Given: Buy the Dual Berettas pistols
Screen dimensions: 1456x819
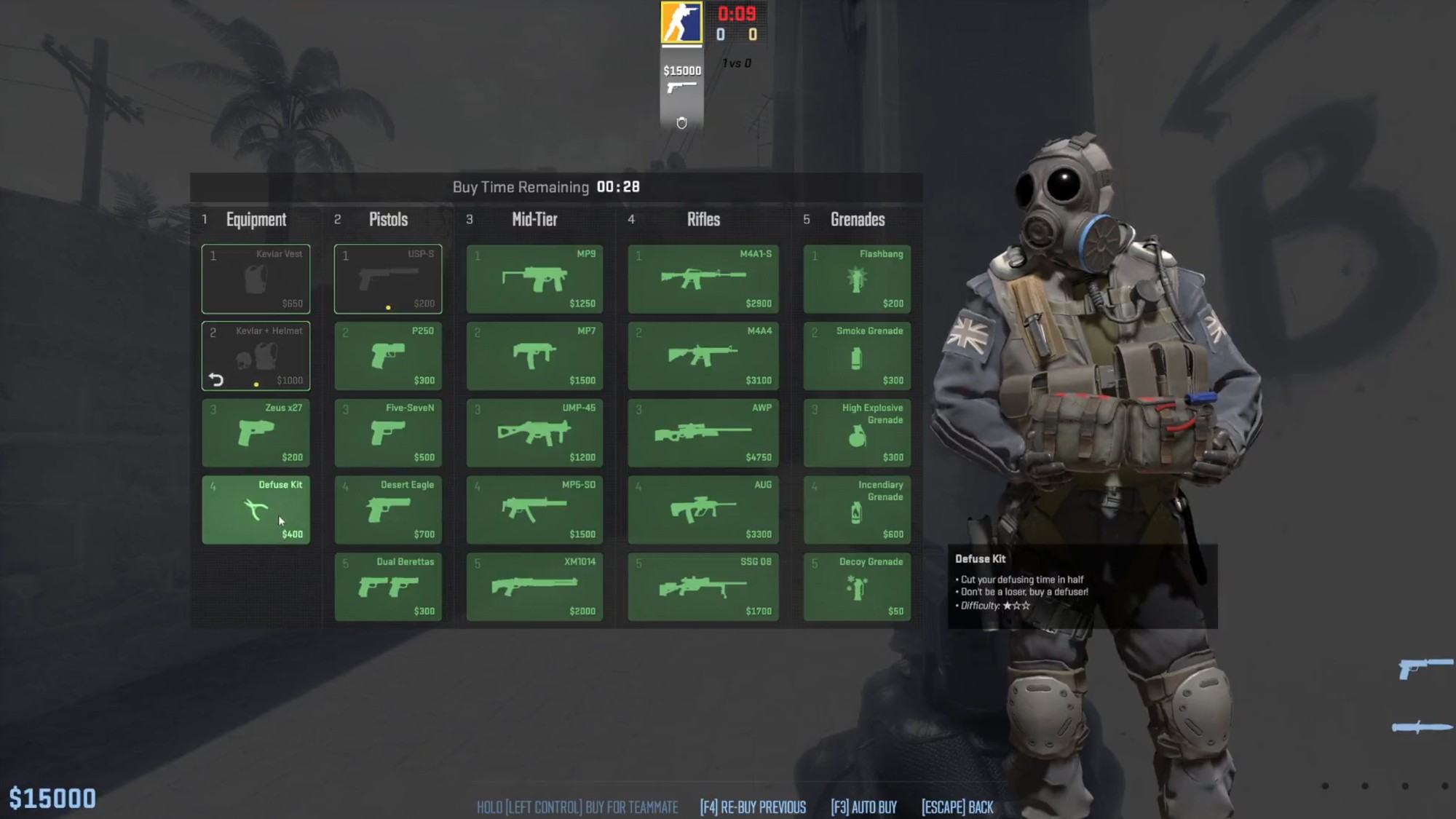Looking at the screenshot, I should pos(388,587).
